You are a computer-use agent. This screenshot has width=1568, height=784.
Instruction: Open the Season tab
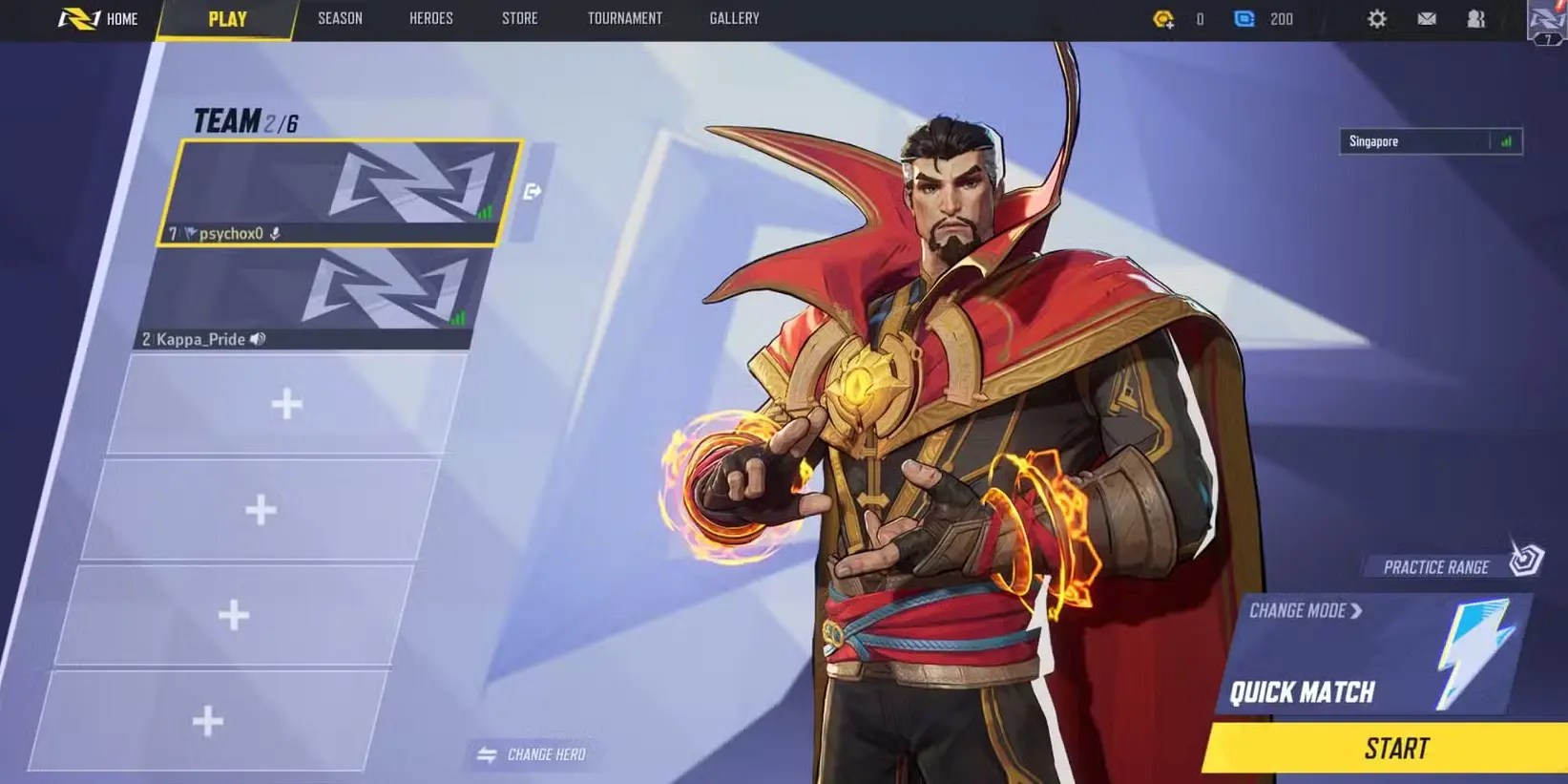[340, 19]
